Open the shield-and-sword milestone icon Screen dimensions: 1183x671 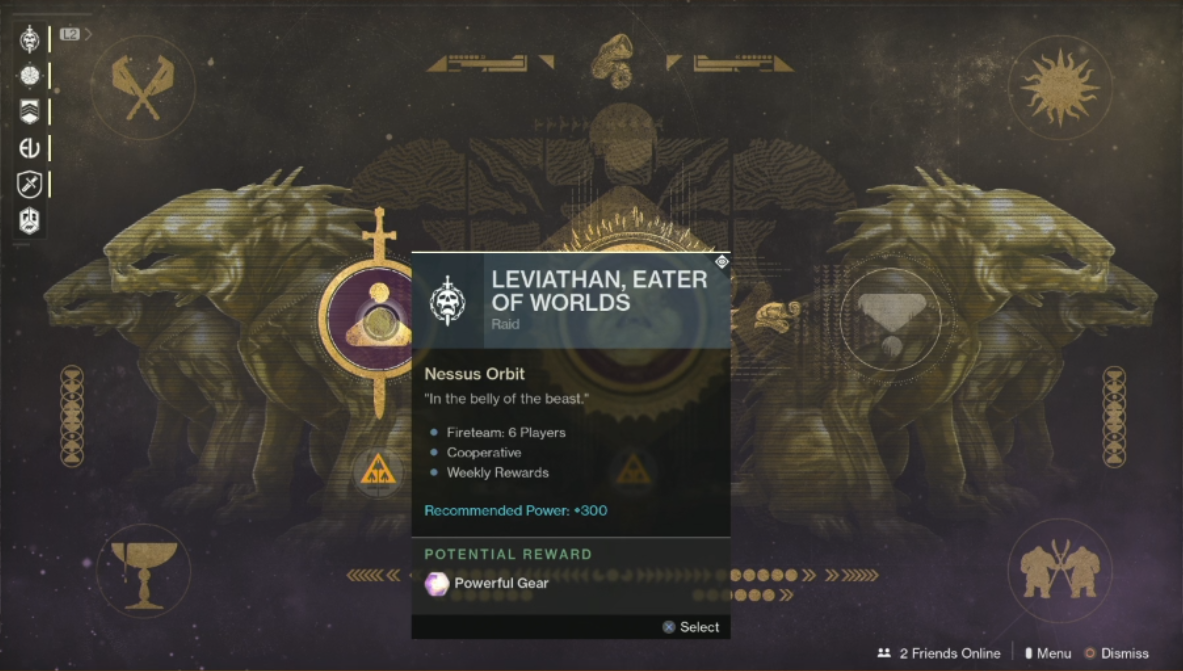click(x=29, y=184)
